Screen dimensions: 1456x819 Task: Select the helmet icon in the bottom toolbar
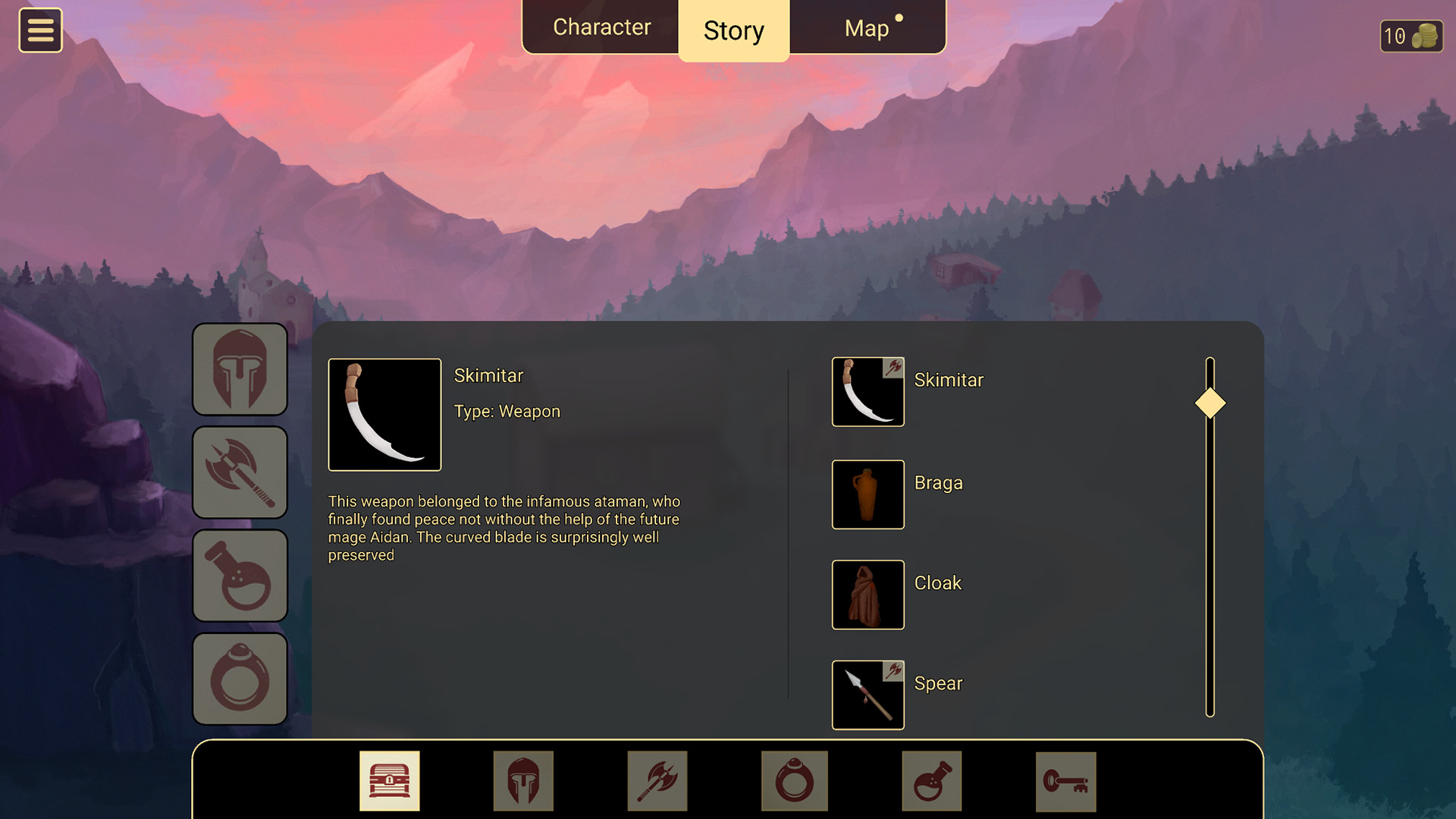point(523,780)
